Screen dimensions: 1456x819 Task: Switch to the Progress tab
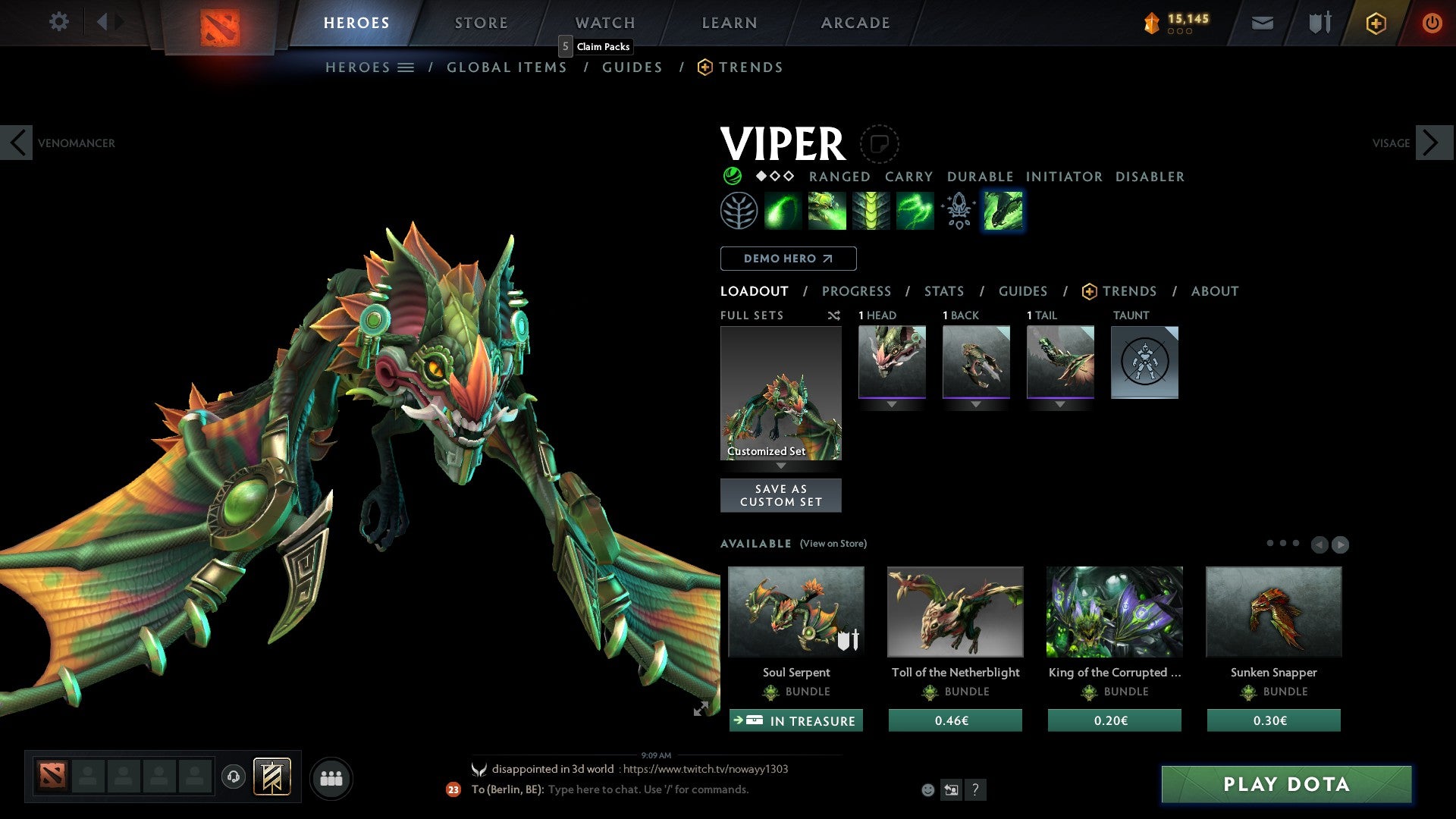pos(857,291)
